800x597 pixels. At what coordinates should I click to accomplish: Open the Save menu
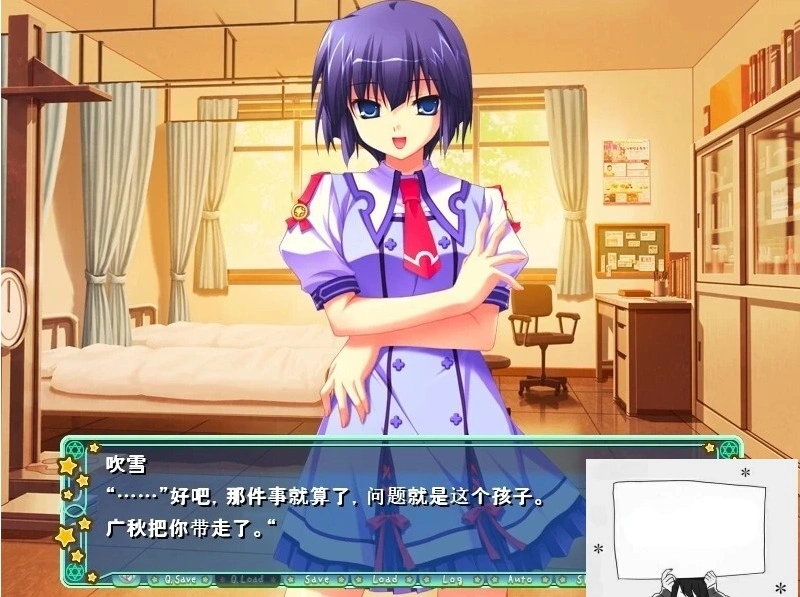pyautogui.click(x=316, y=579)
